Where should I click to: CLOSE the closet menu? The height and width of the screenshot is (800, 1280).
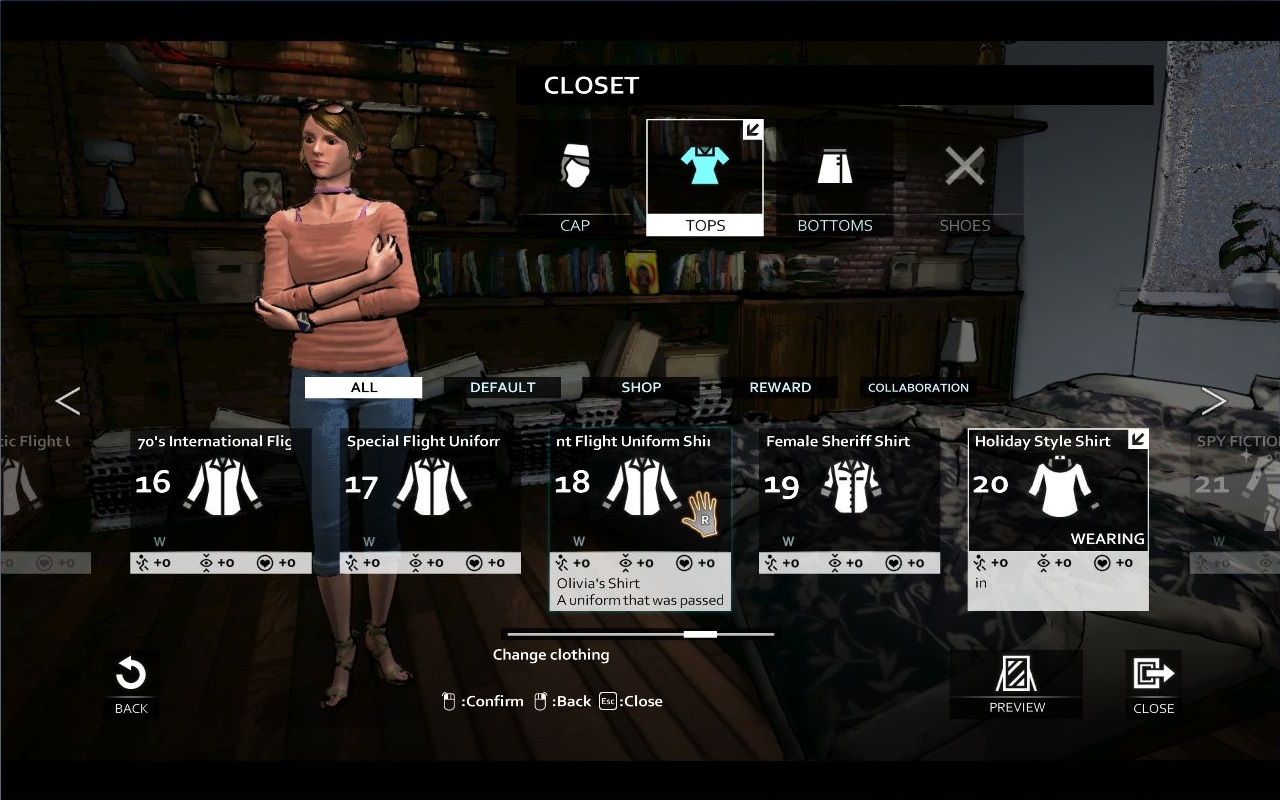(1153, 685)
